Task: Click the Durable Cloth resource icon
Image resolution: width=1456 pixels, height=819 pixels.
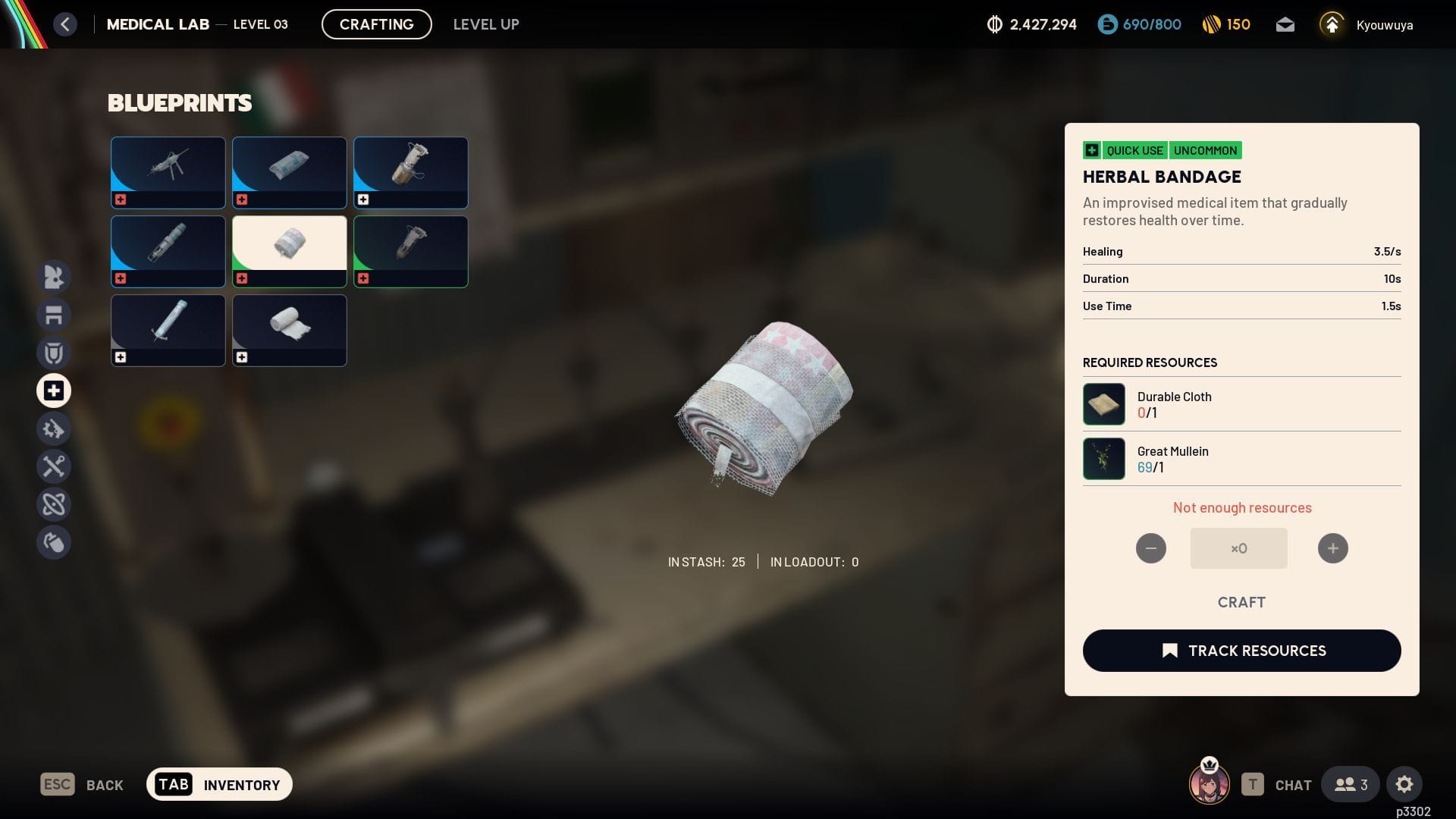Action: 1103,404
